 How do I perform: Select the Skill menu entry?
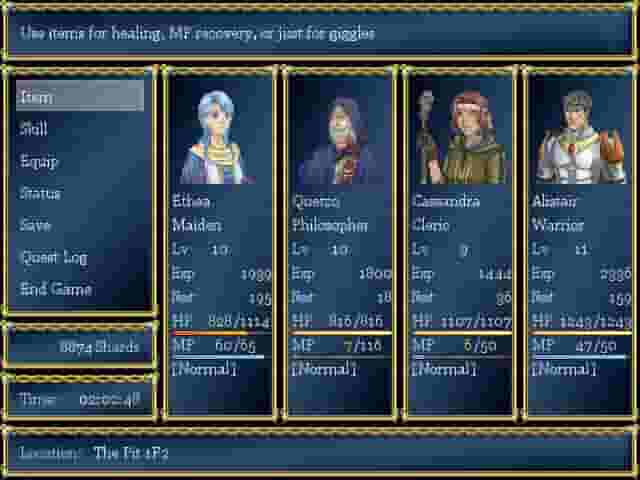coord(80,129)
